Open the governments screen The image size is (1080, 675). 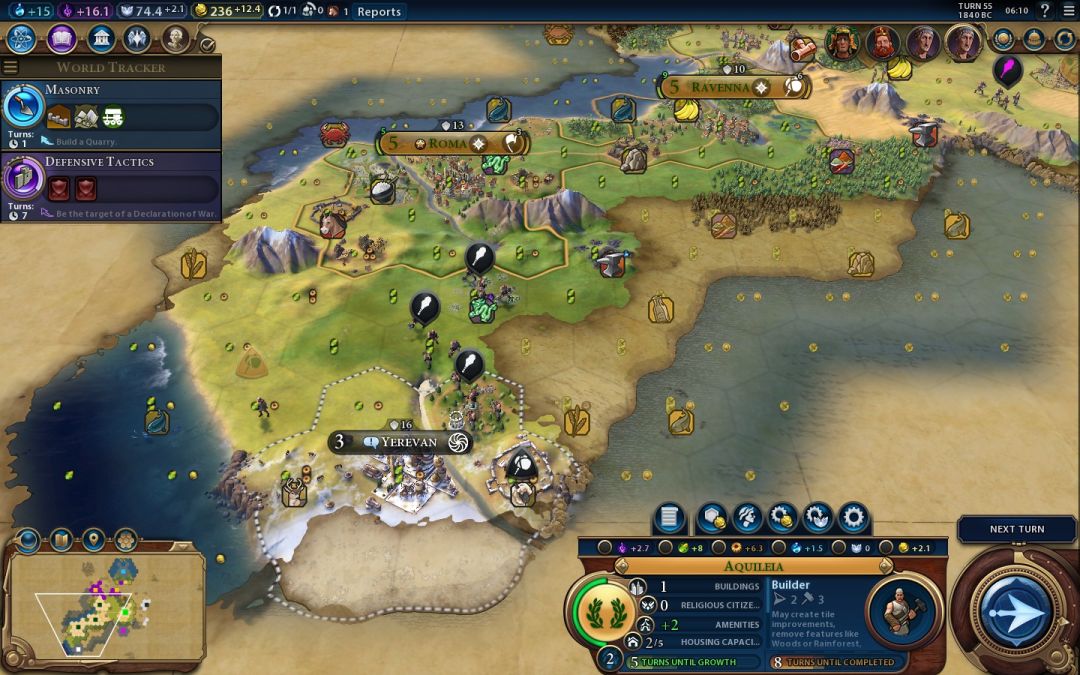point(100,39)
